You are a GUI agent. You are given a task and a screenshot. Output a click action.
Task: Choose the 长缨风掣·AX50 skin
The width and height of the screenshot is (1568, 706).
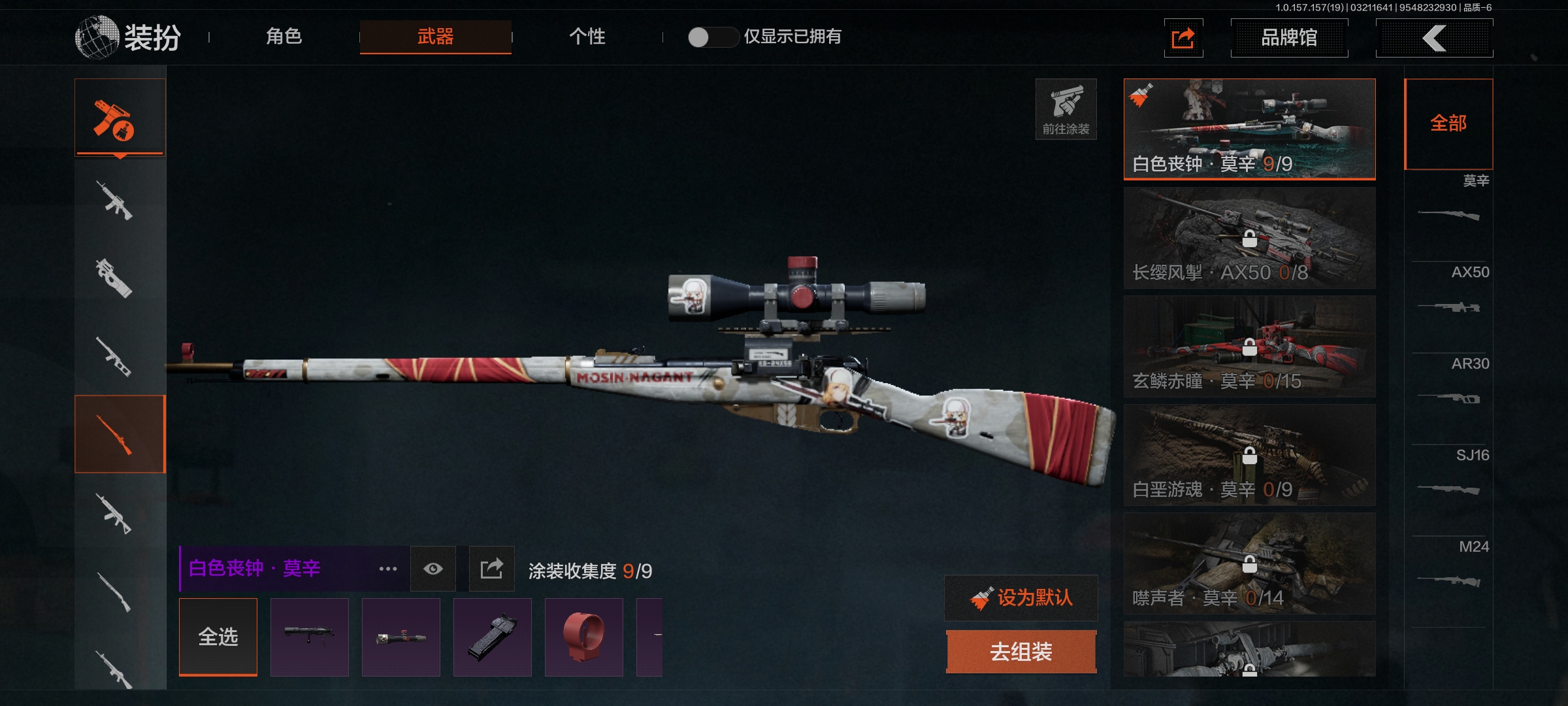1249,238
